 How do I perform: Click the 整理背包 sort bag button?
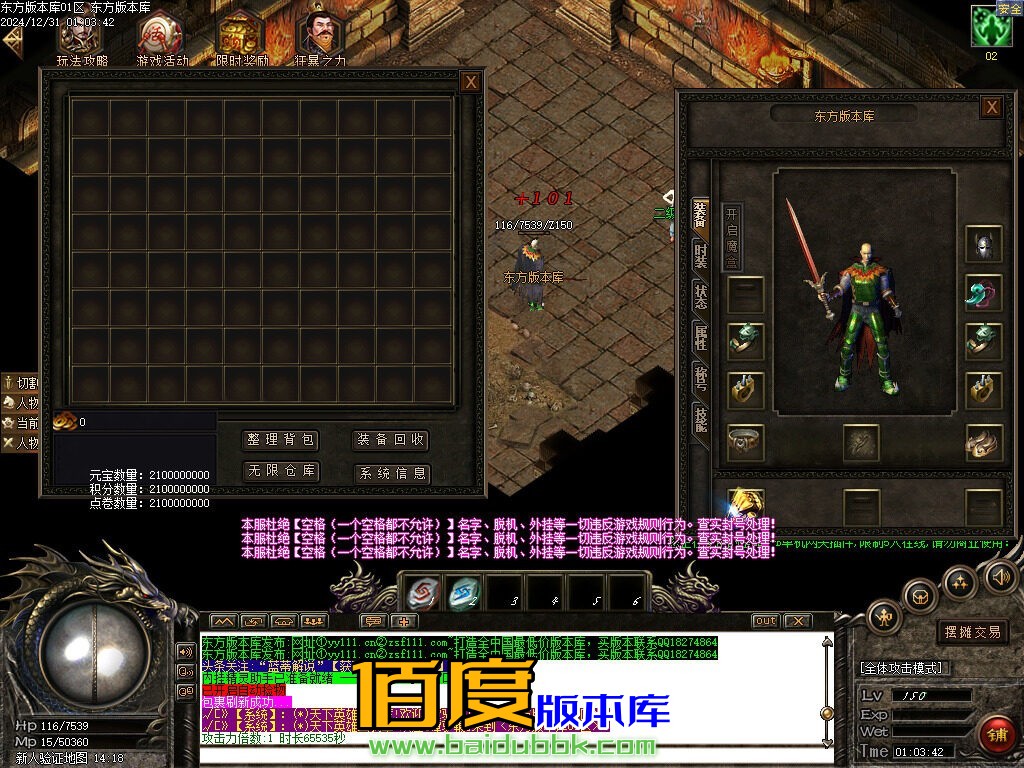[281, 440]
